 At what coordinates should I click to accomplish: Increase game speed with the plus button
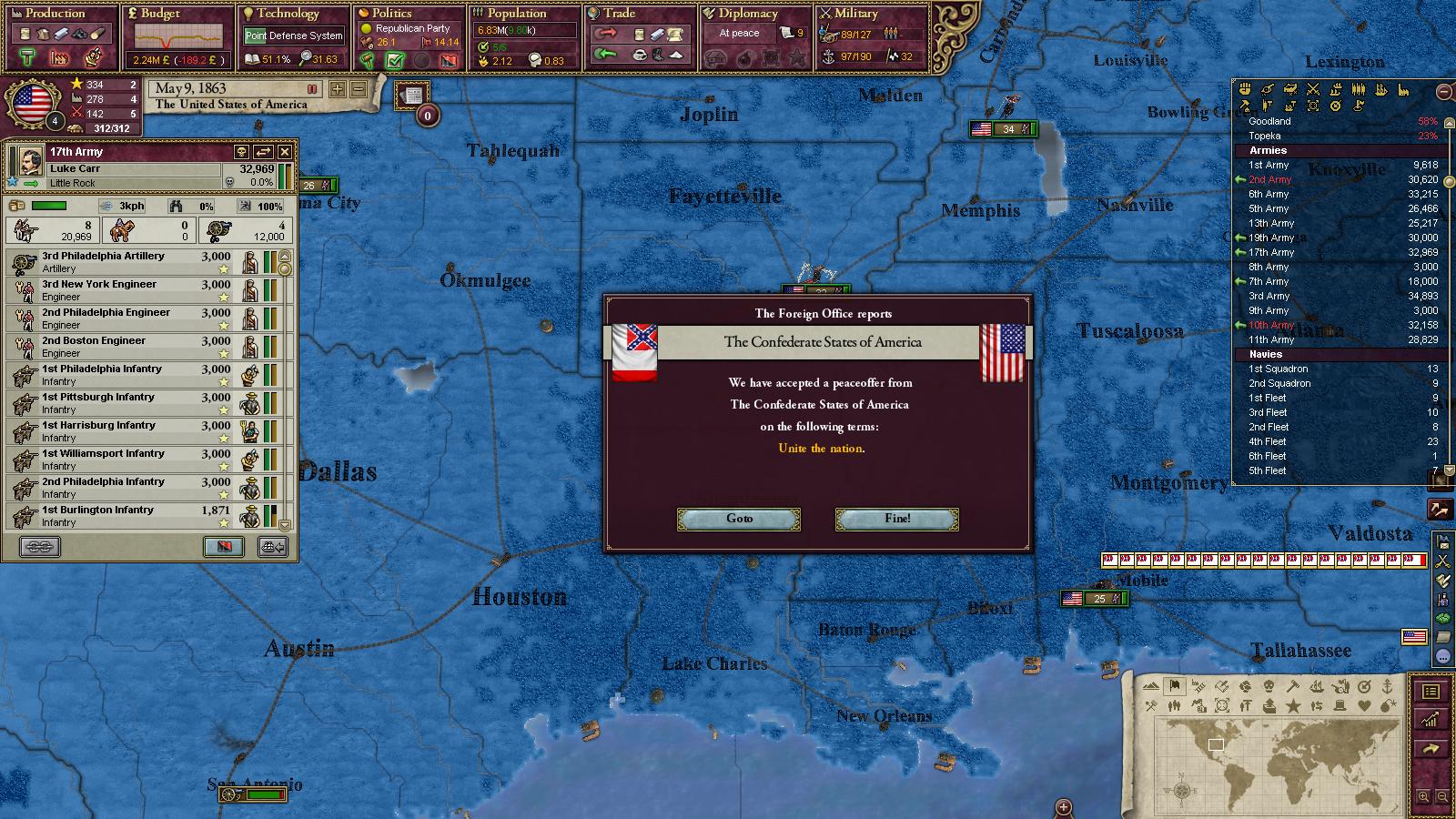click(x=338, y=89)
